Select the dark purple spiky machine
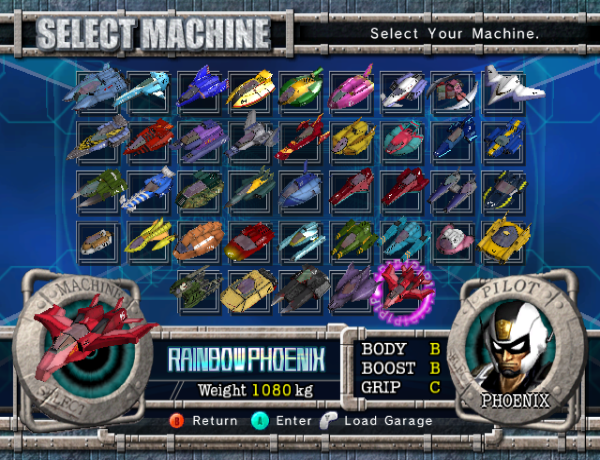The image size is (600, 460). tap(352, 288)
